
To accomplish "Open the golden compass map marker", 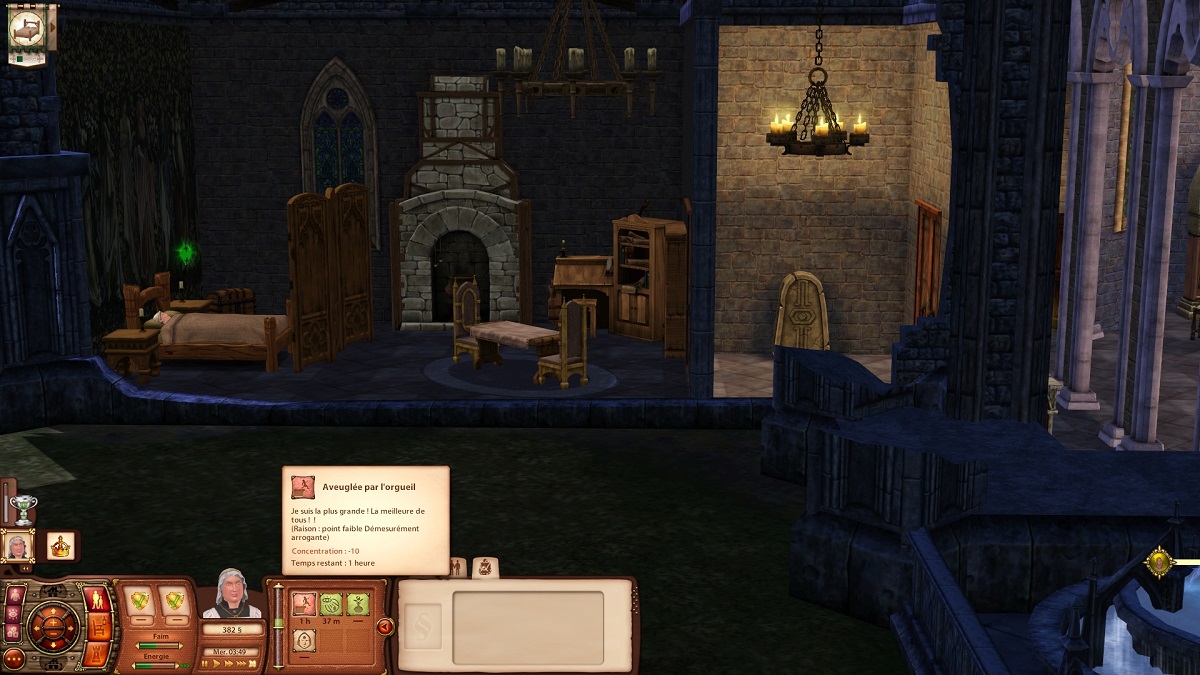I will (x=1159, y=562).
